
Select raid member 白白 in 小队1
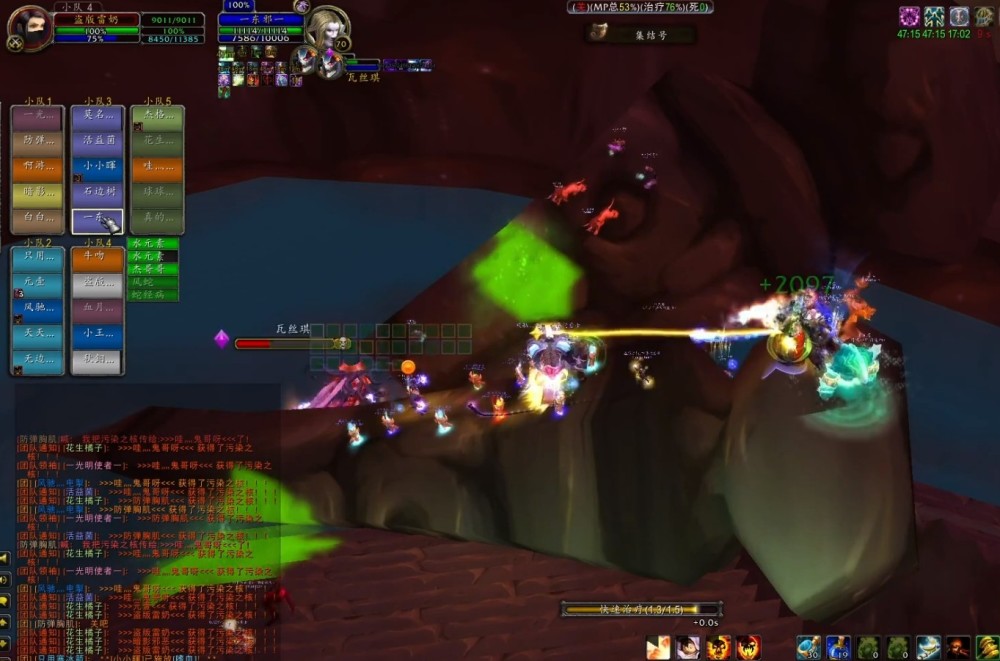pyautogui.click(x=38, y=218)
